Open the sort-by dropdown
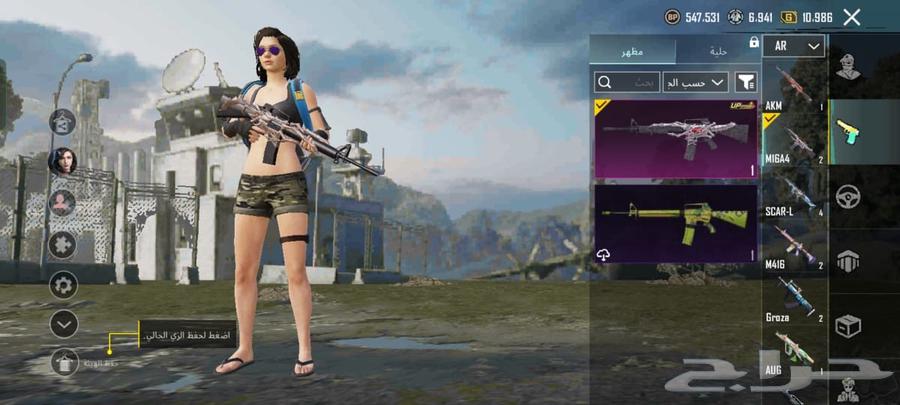The height and width of the screenshot is (405, 900). [x=695, y=82]
